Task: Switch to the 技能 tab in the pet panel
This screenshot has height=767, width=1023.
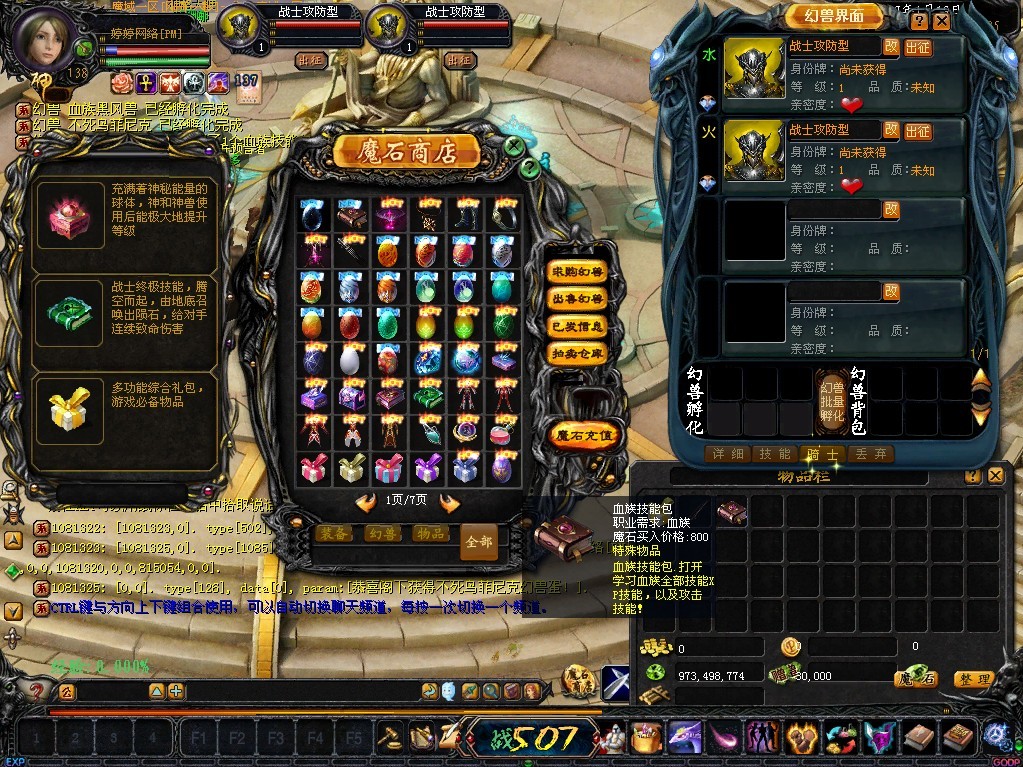Action: click(775, 454)
